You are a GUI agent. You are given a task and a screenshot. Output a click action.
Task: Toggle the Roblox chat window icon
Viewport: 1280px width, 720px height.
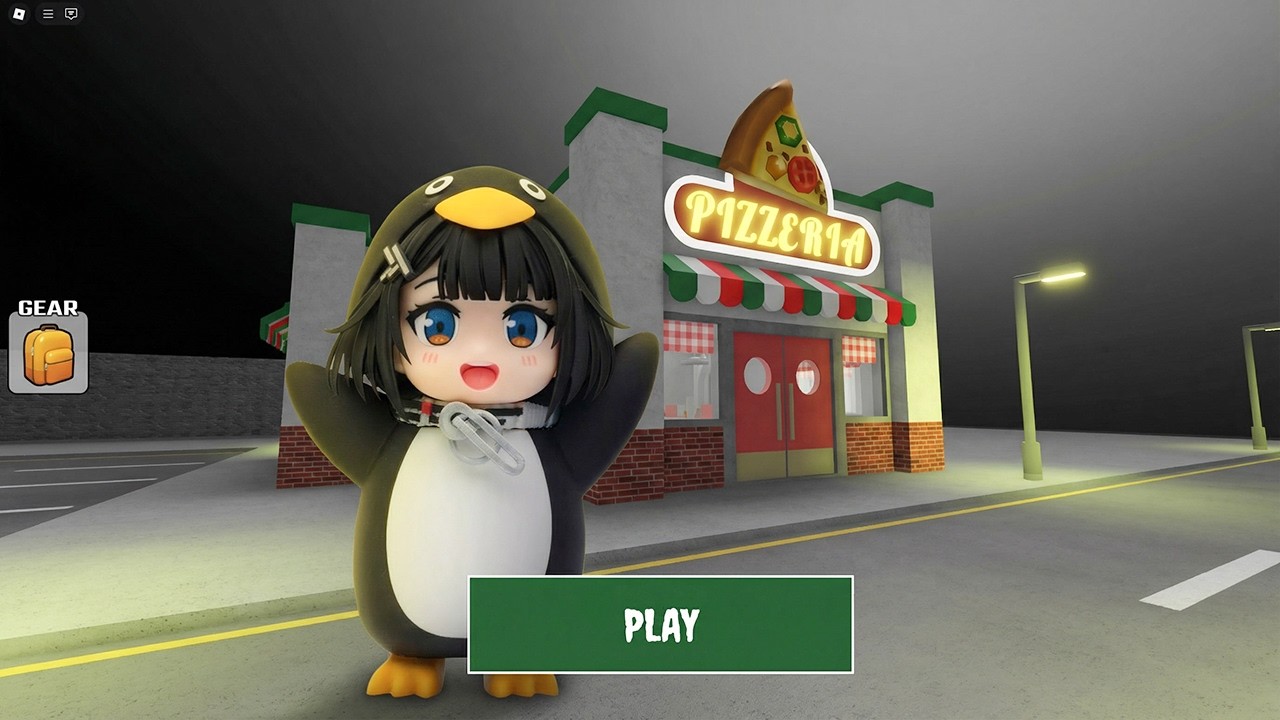coord(71,14)
